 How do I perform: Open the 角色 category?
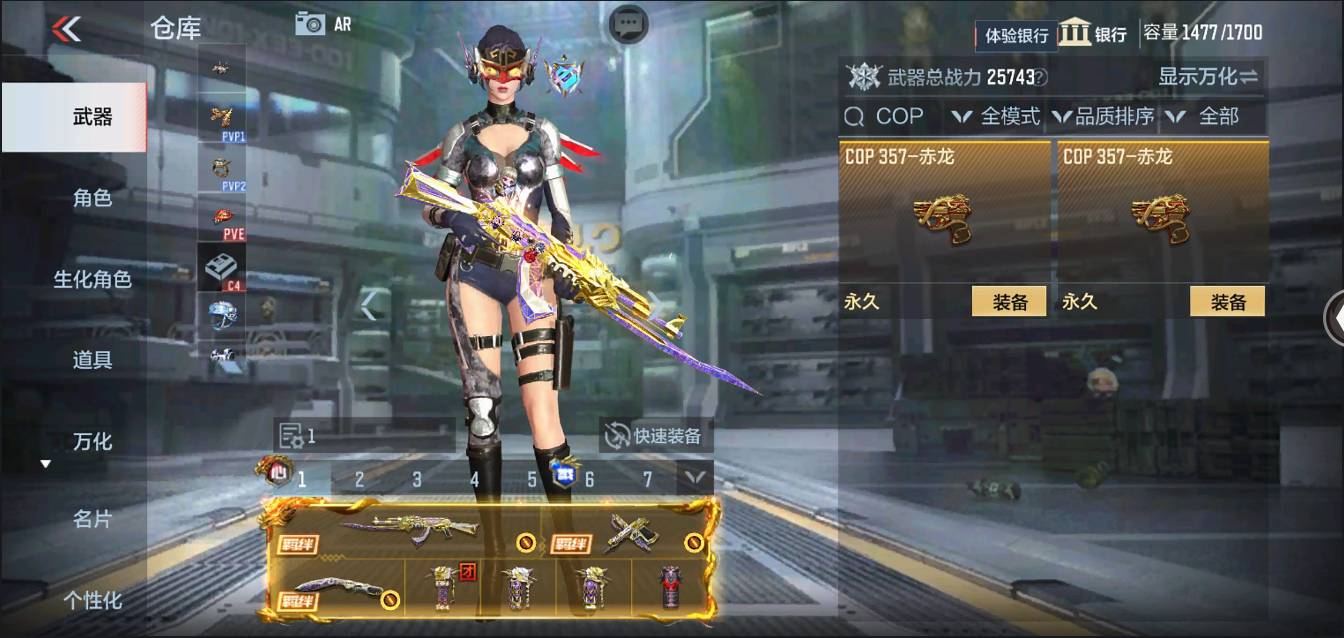(92, 198)
